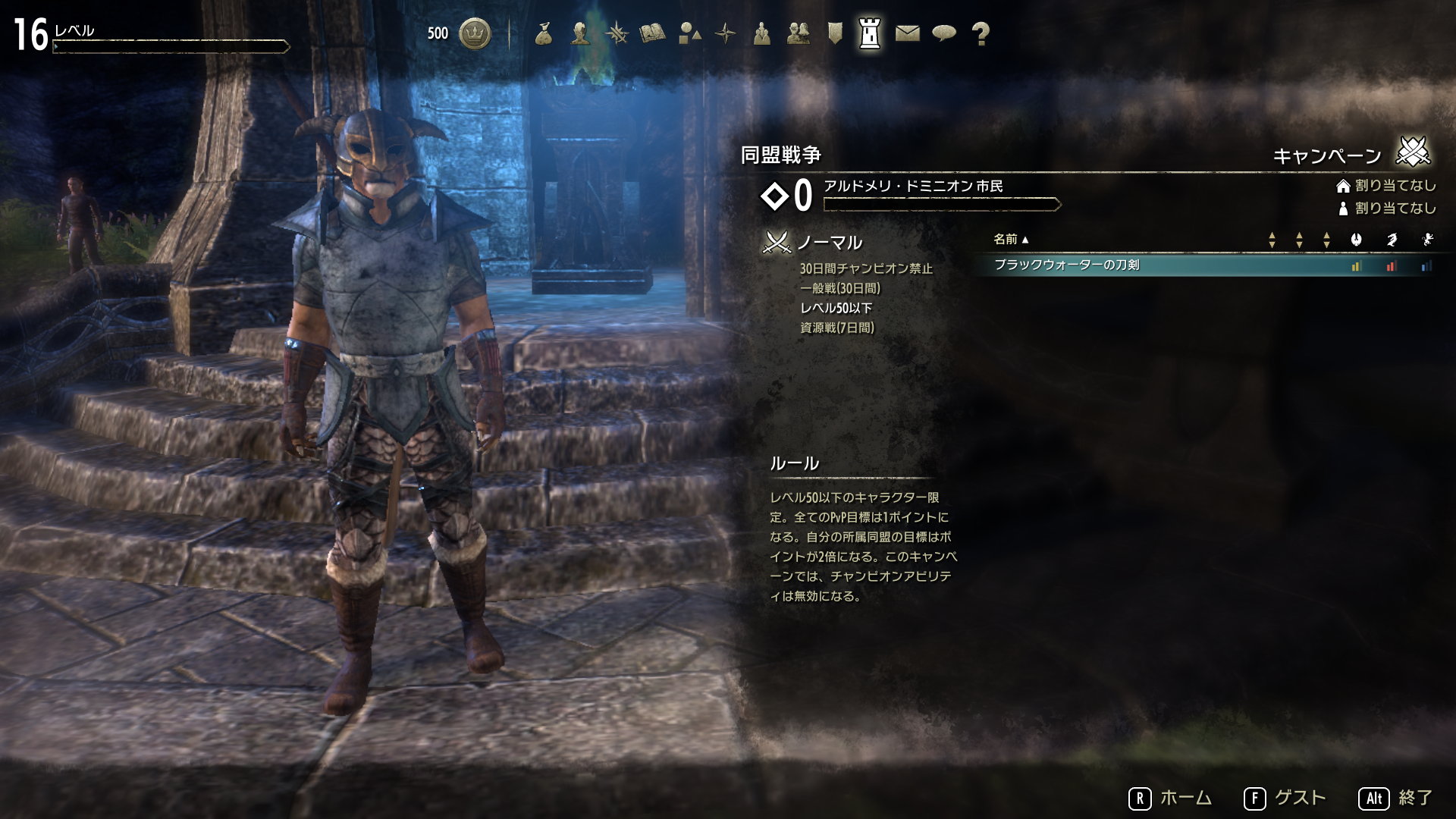Viewport: 1456px width, 819px height.
Task: Open the map compass icon
Action: [x=725, y=32]
